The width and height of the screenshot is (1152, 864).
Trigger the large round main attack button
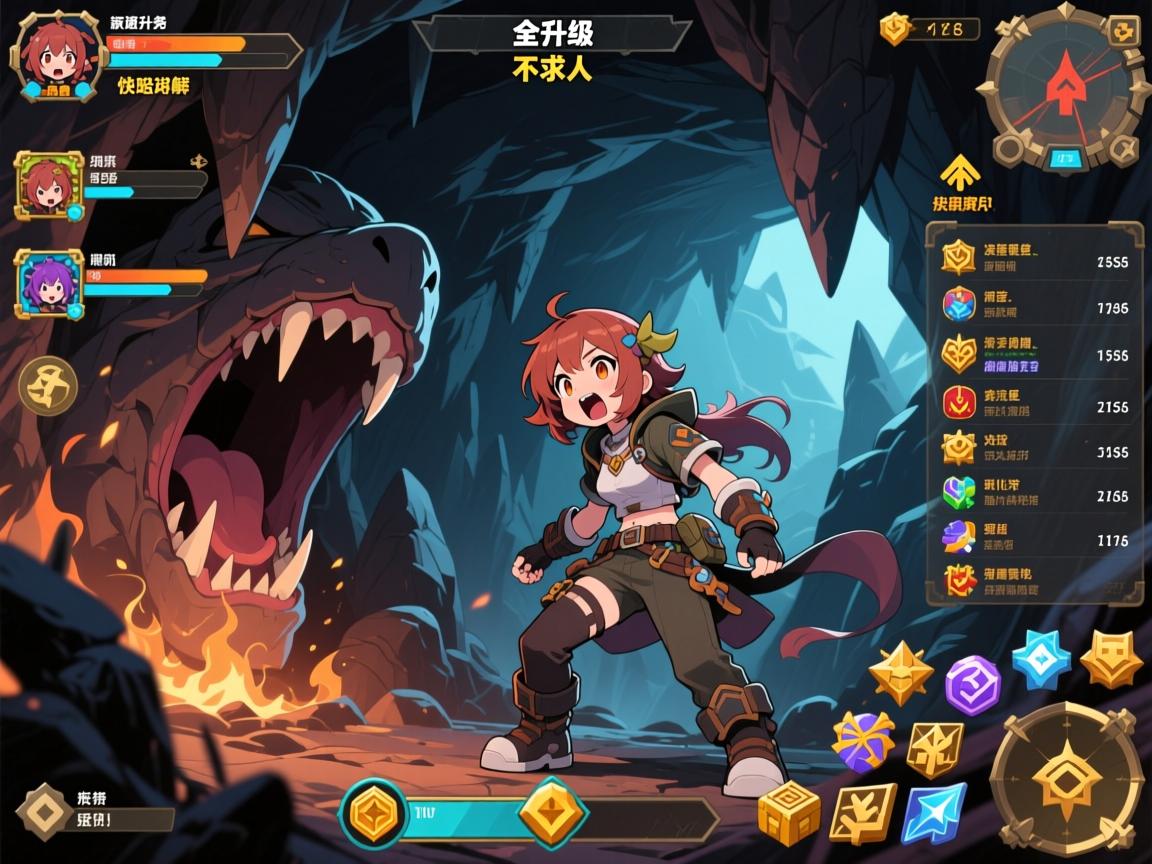coord(1066,777)
